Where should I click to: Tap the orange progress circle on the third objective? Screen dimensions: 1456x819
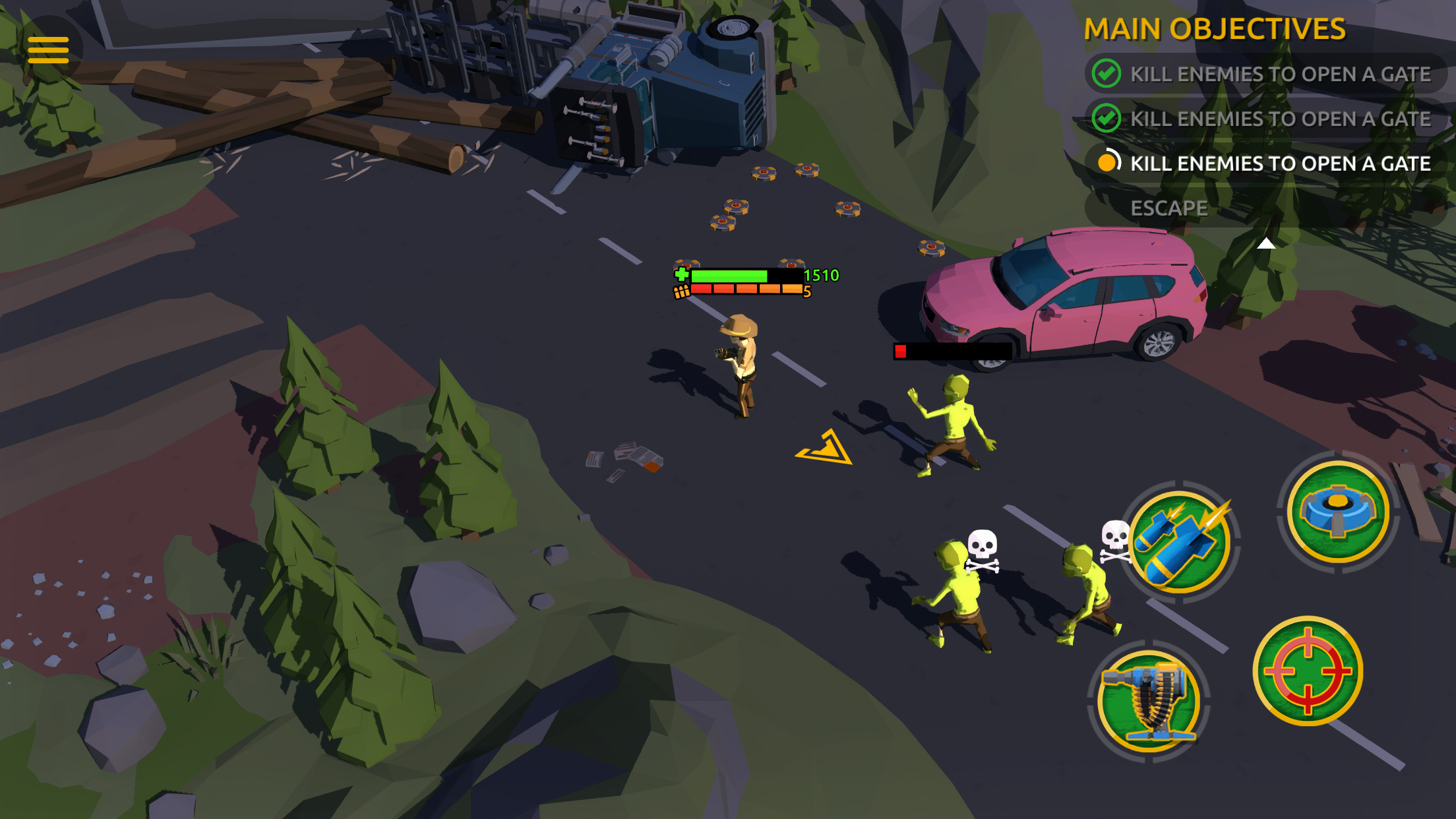coord(1108,164)
